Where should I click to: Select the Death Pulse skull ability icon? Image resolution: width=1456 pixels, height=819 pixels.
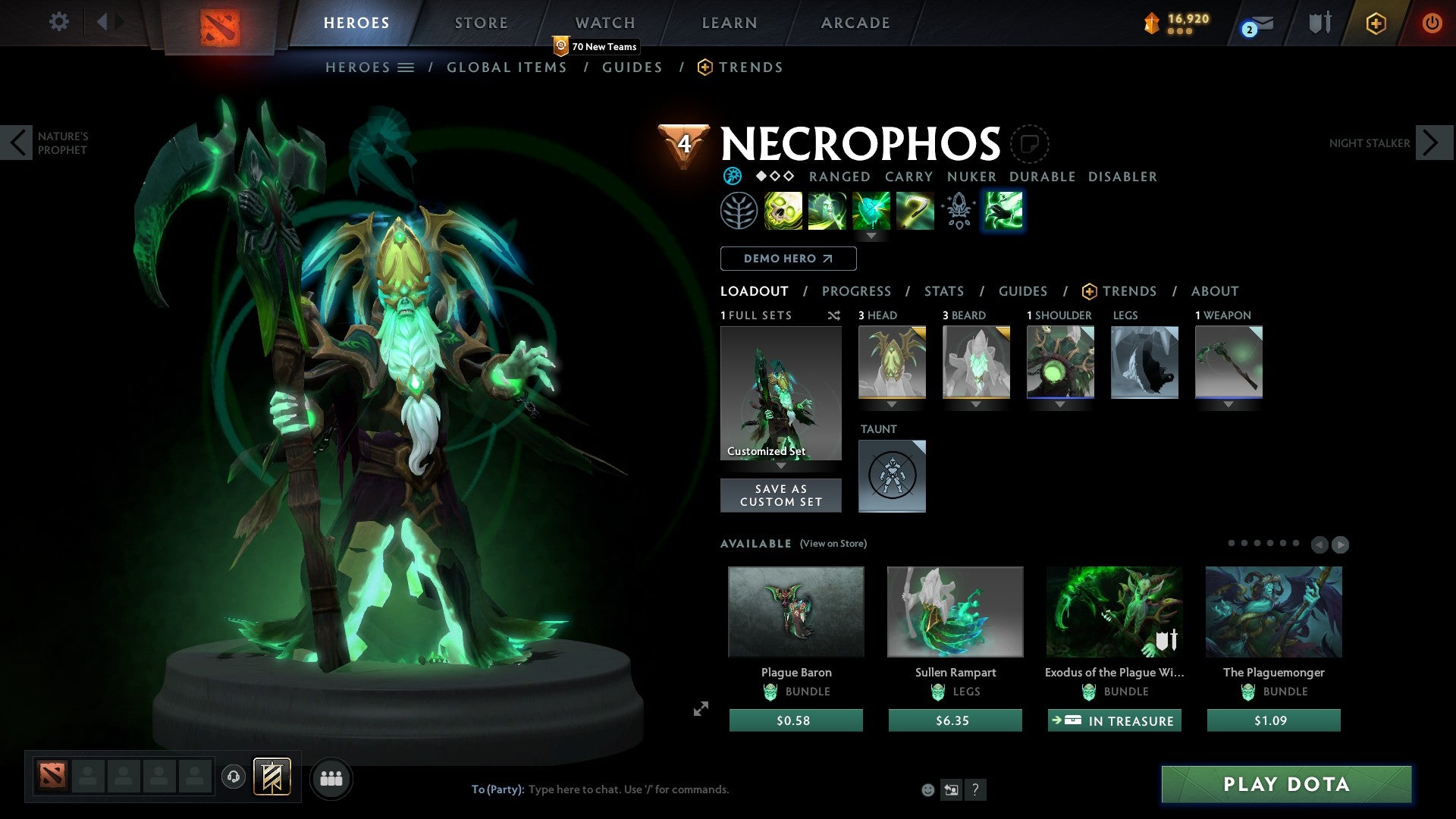(784, 210)
